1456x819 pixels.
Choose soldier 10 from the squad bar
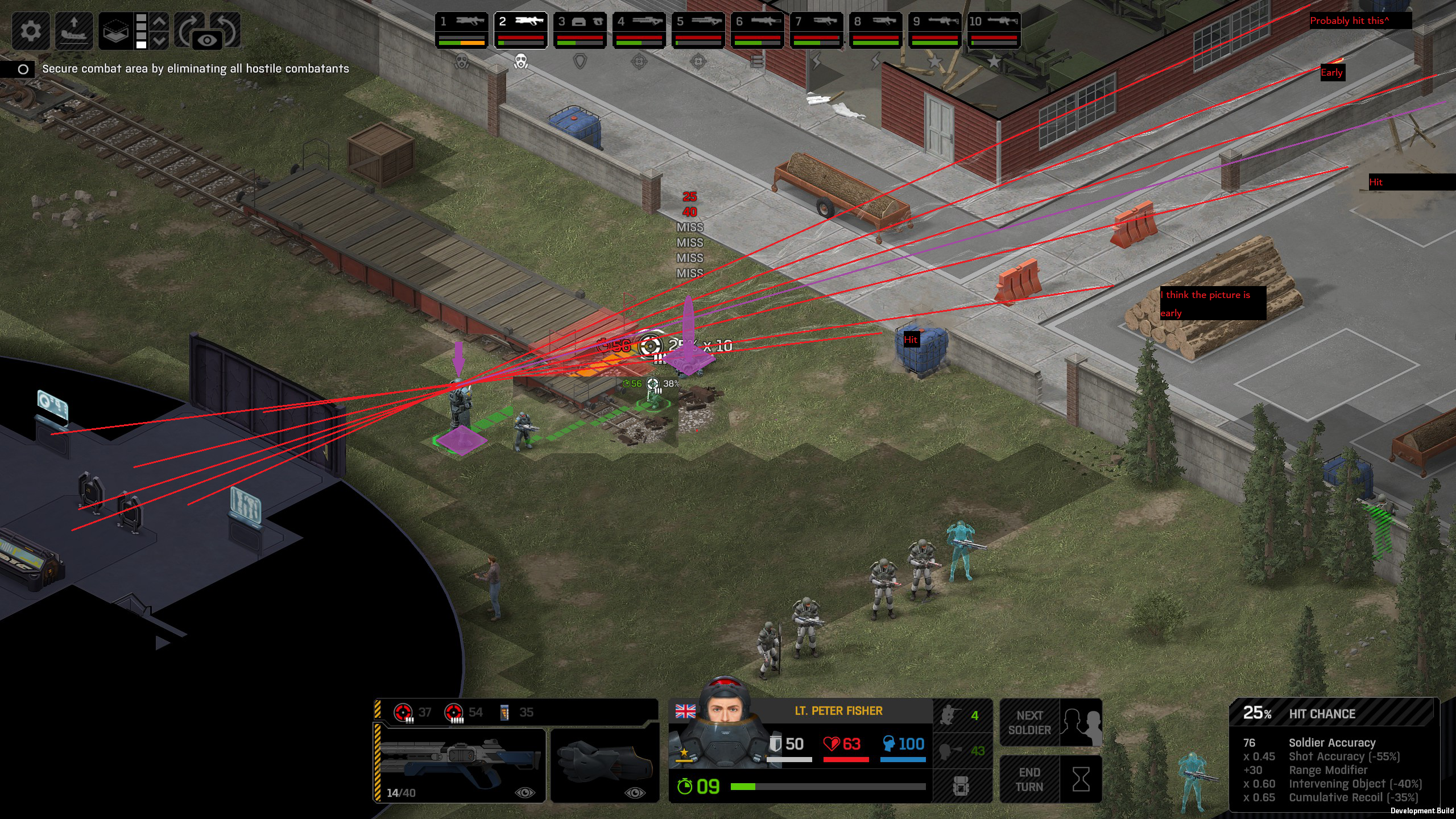tap(994, 30)
